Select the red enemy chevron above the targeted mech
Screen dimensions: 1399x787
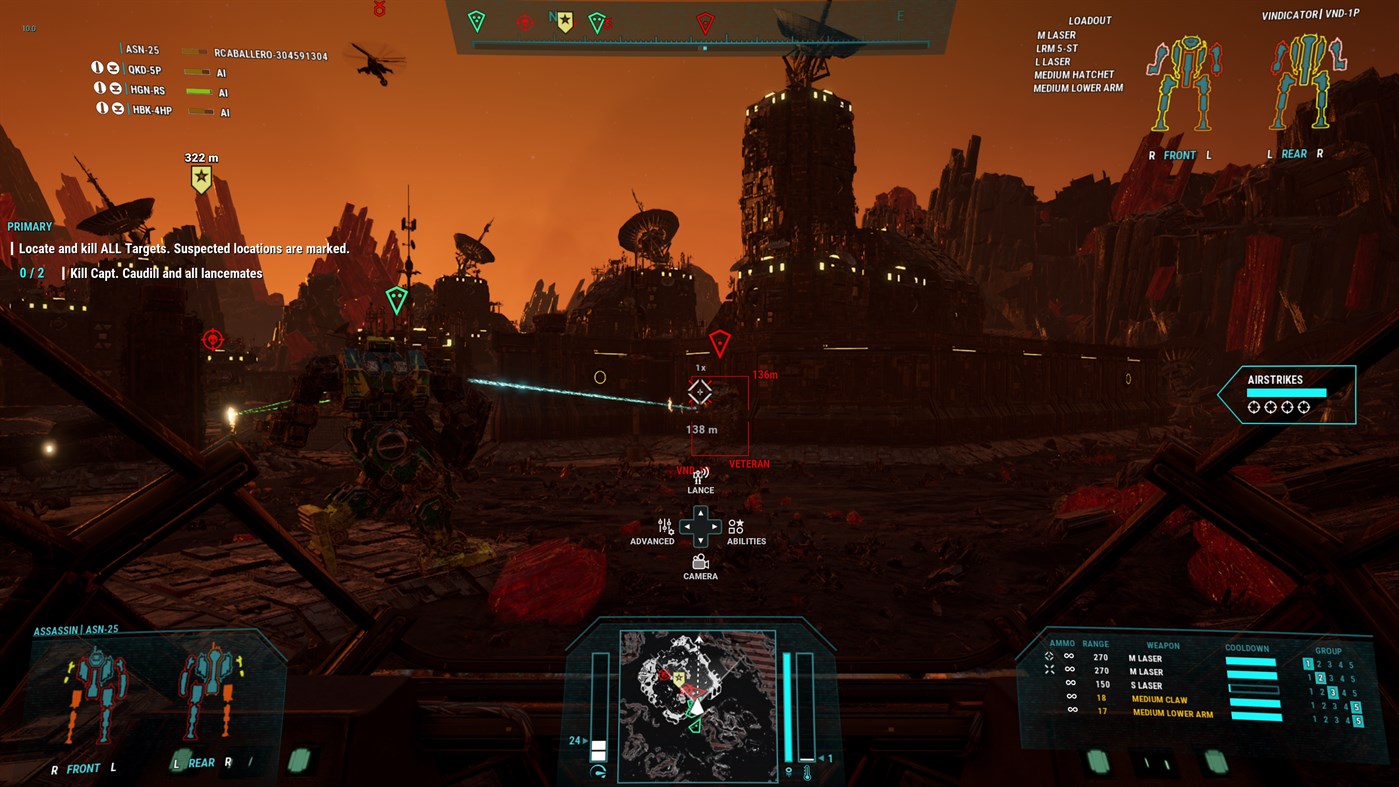(x=719, y=343)
